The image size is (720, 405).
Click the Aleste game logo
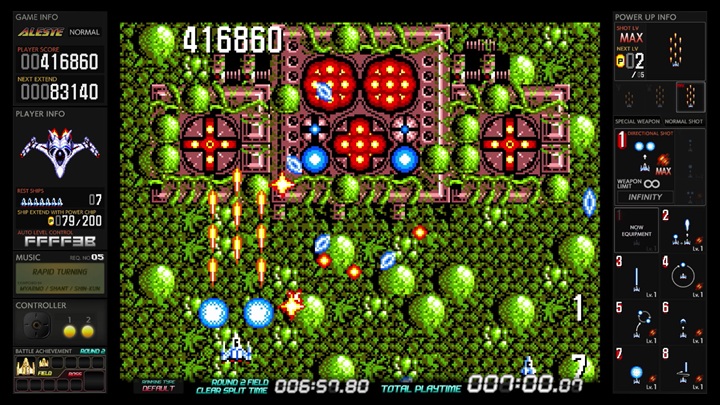pyautogui.click(x=42, y=33)
